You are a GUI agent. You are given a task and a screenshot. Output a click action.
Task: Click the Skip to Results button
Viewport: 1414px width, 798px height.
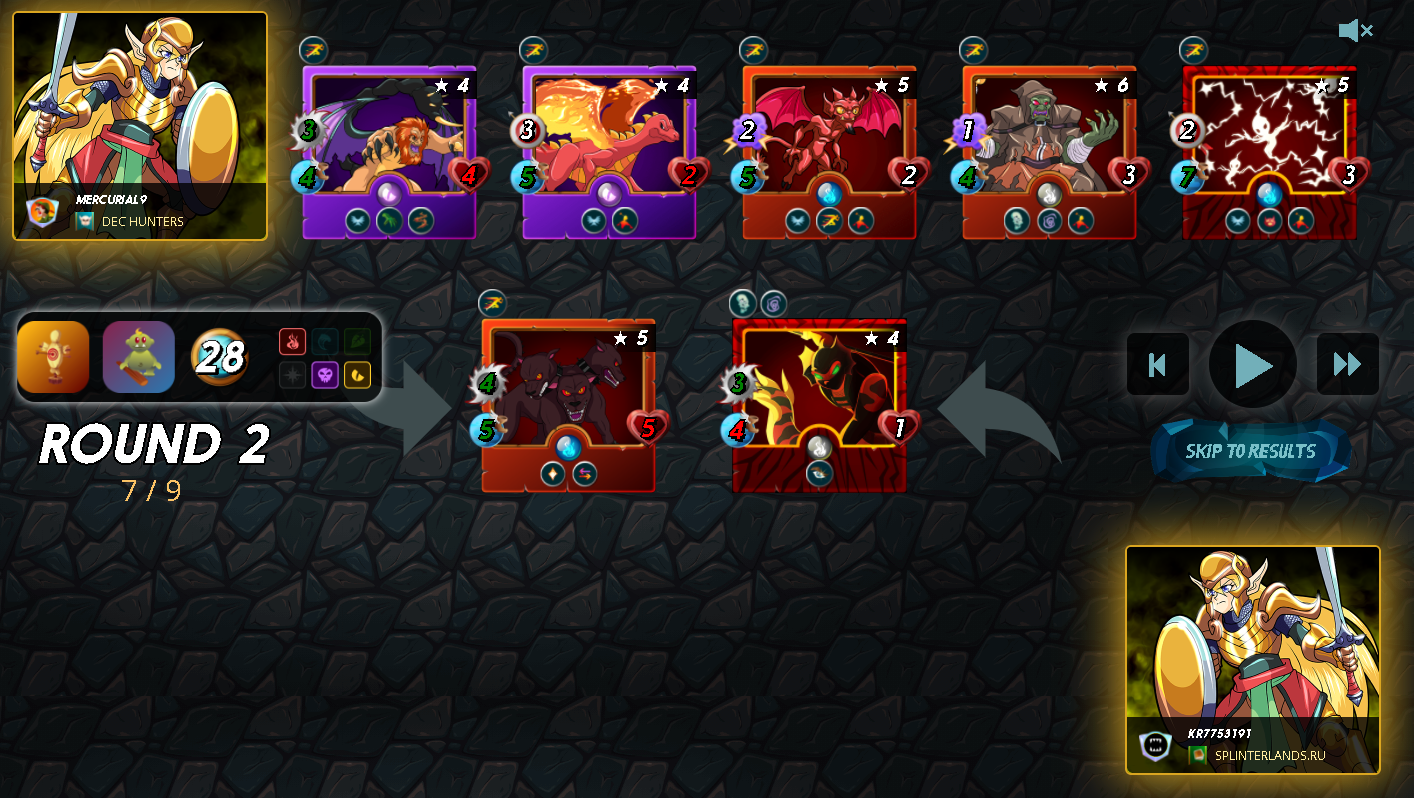coord(1250,451)
